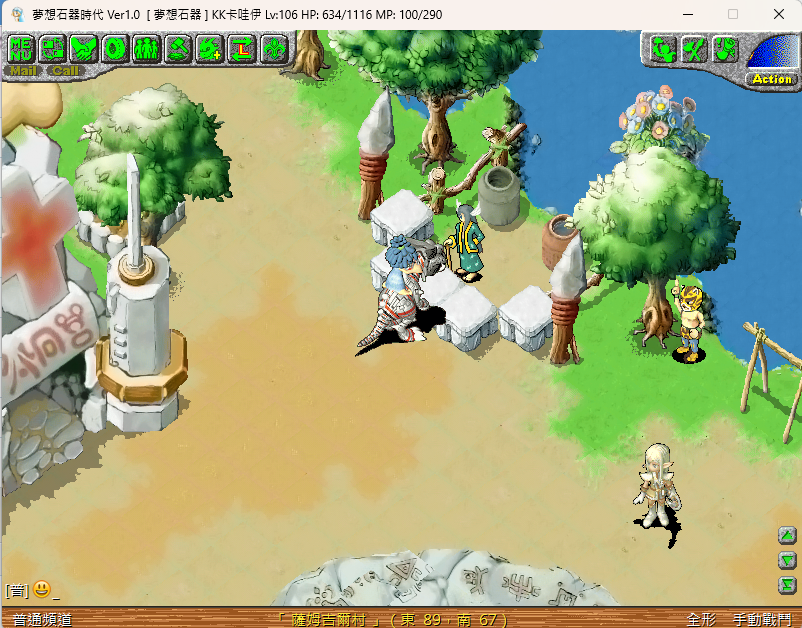Screen dimensions: 802x628
Task: Click the smiley face in chat input
Action: (x=41, y=590)
